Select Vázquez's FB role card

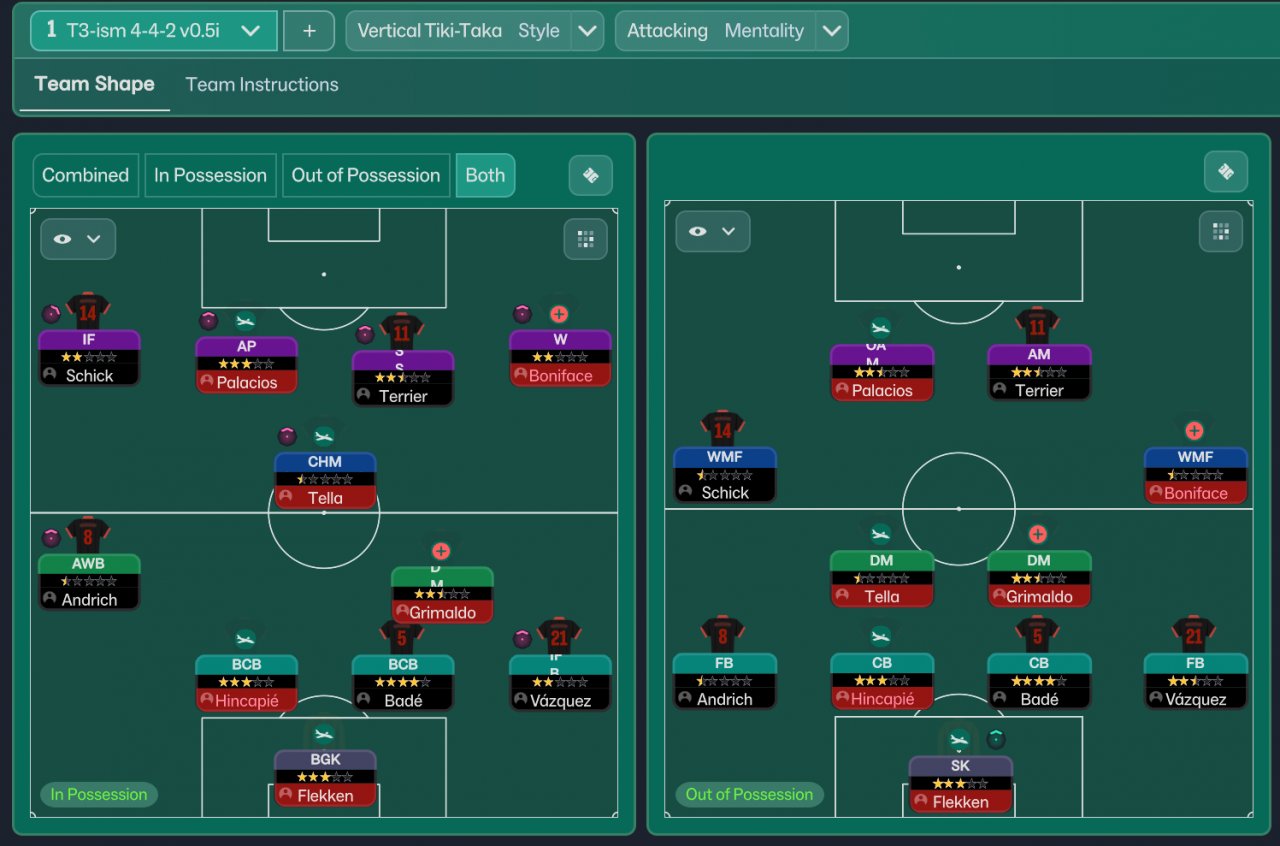coord(1196,681)
